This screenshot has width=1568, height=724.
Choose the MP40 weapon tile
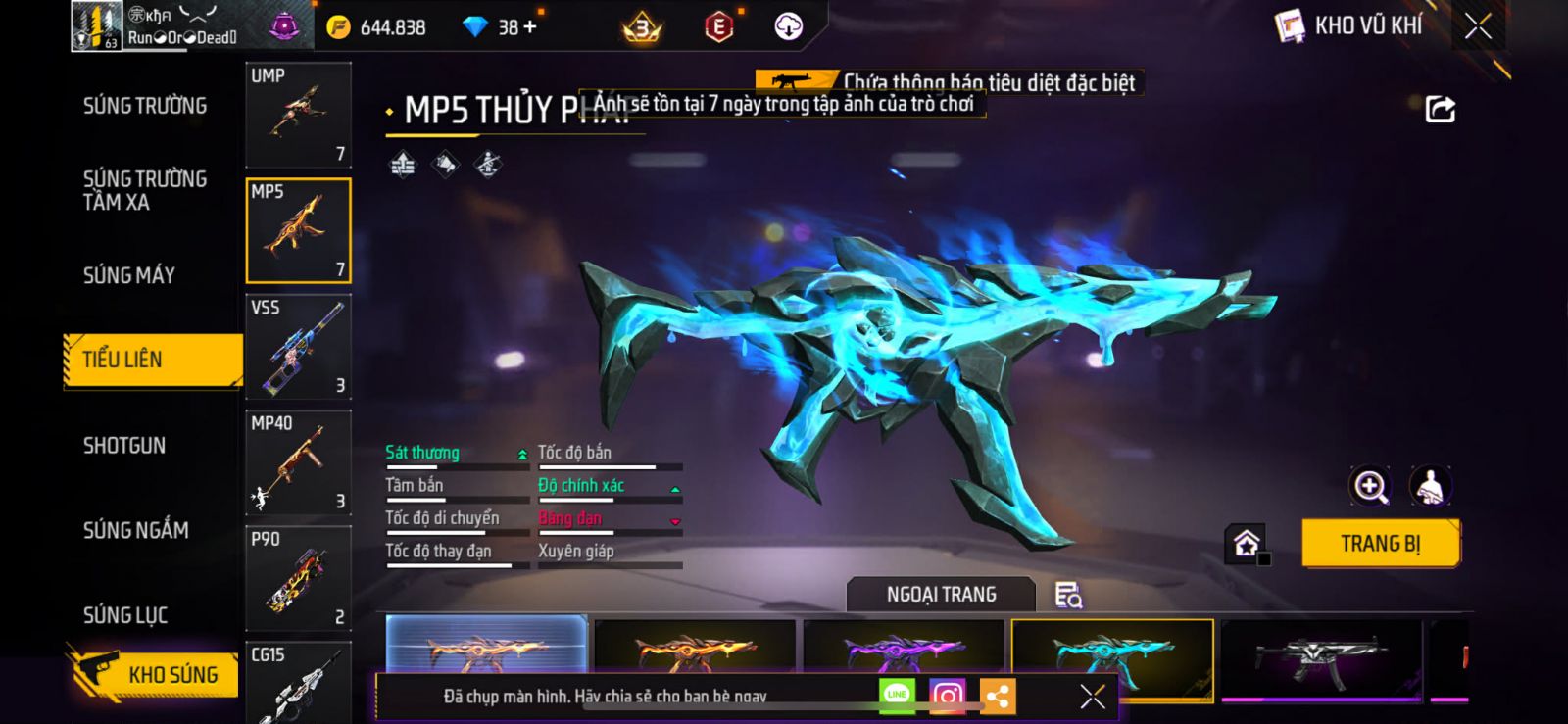pyautogui.click(x=298, y=462)
